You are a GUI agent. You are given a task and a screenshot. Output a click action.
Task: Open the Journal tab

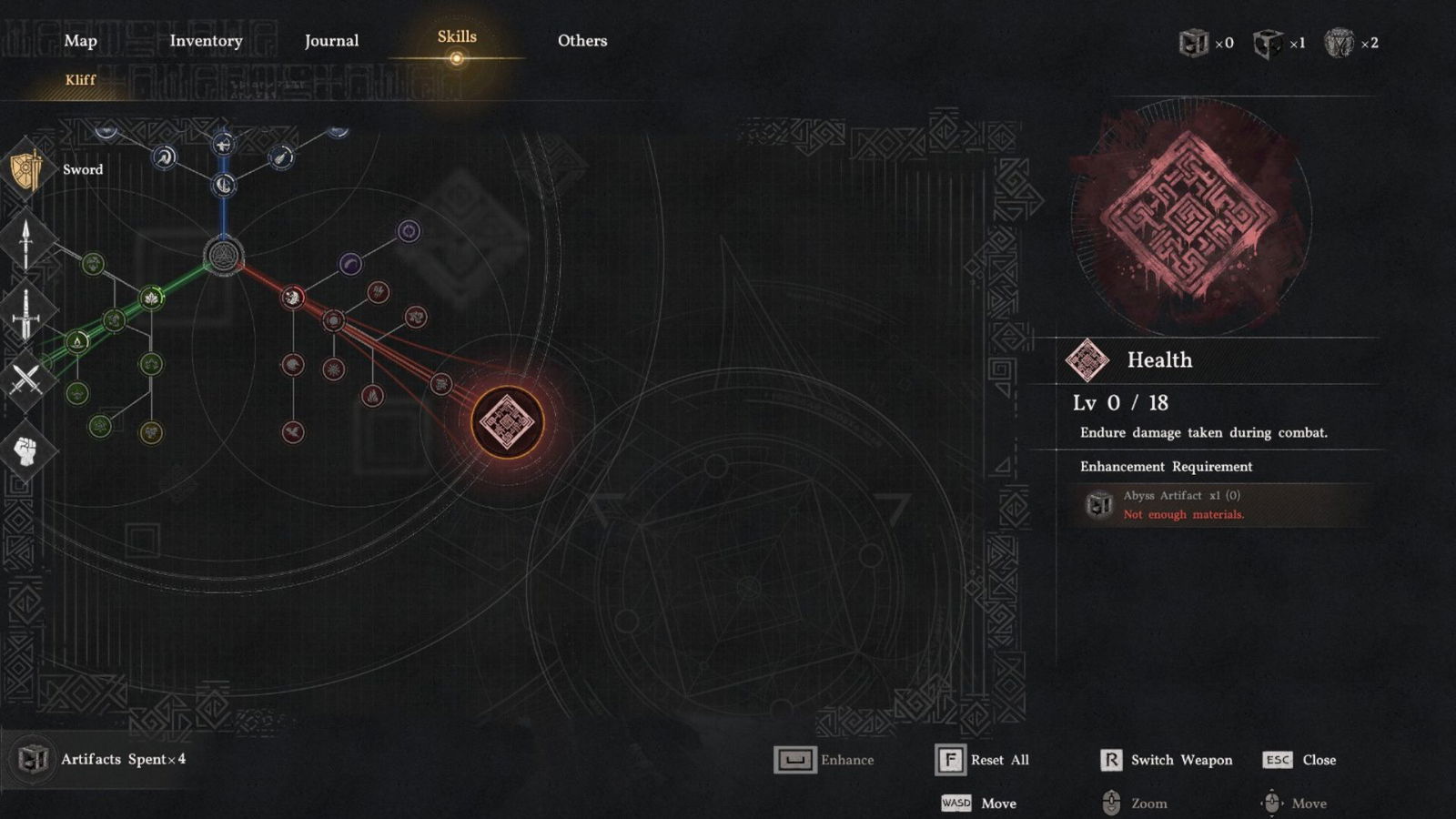point(331,41)
